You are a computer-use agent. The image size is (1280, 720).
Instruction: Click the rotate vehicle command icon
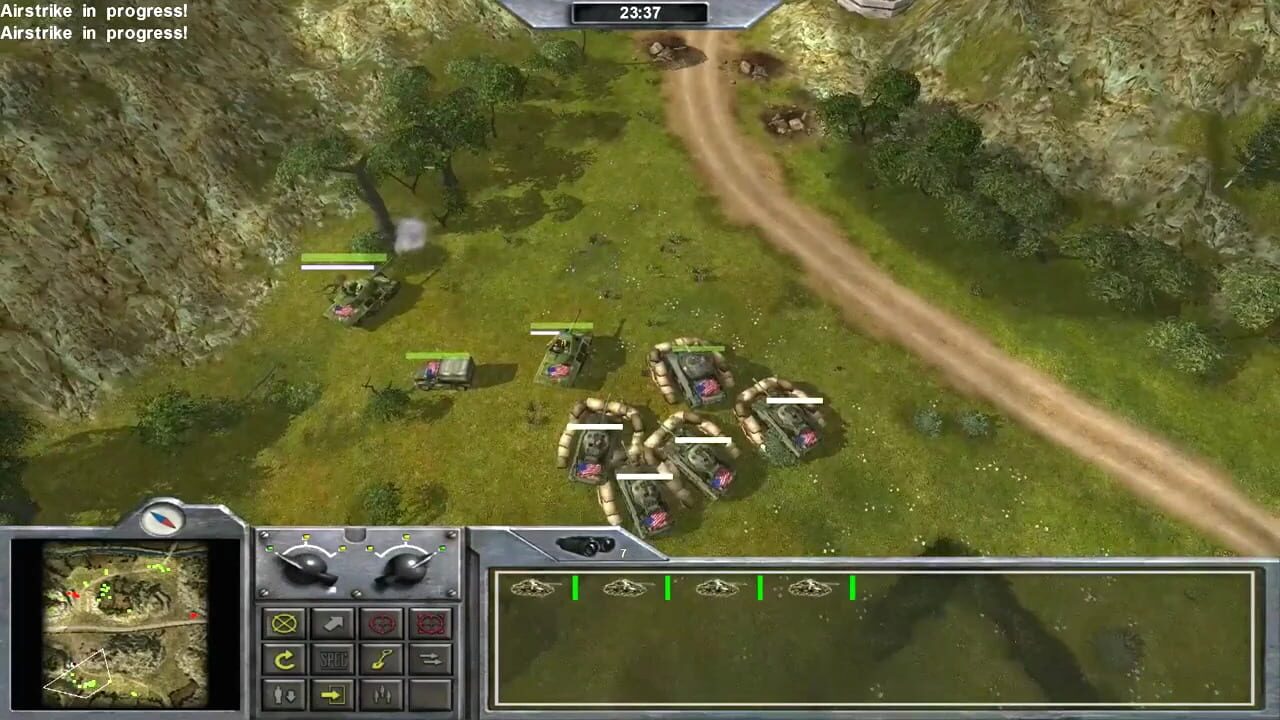[x=284, y=660]
